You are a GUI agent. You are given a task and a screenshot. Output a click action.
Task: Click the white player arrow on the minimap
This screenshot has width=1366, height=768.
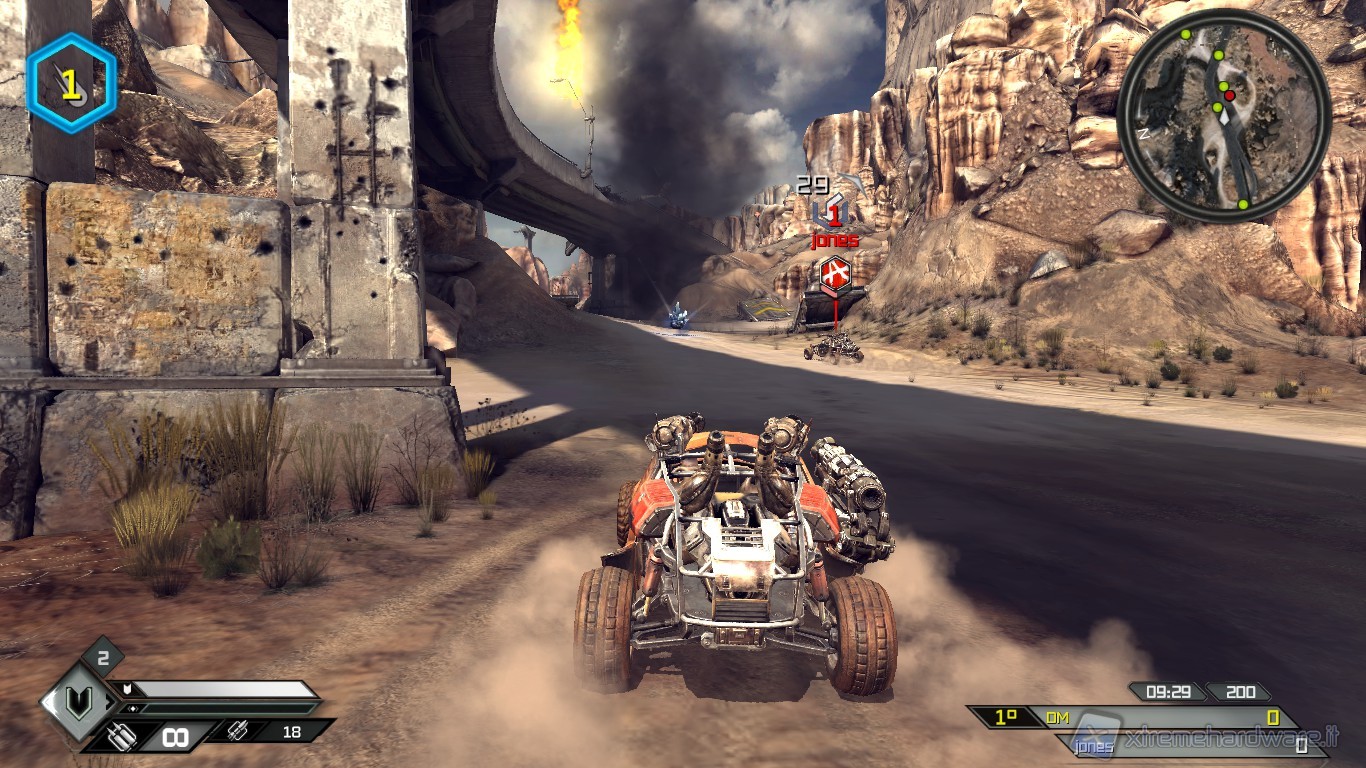(1222, 117)
